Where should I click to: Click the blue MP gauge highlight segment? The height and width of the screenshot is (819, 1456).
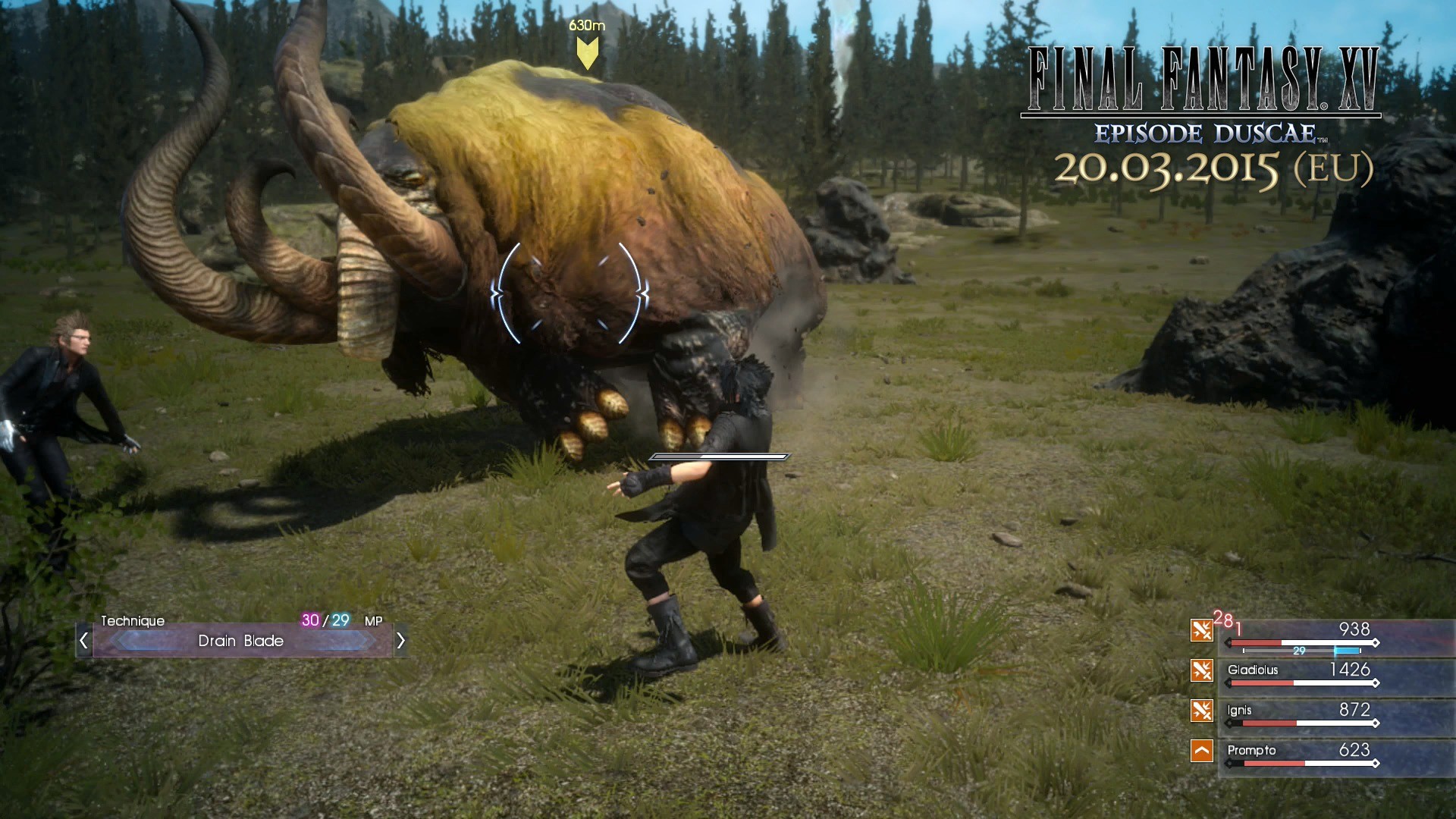click(1347, 651)
